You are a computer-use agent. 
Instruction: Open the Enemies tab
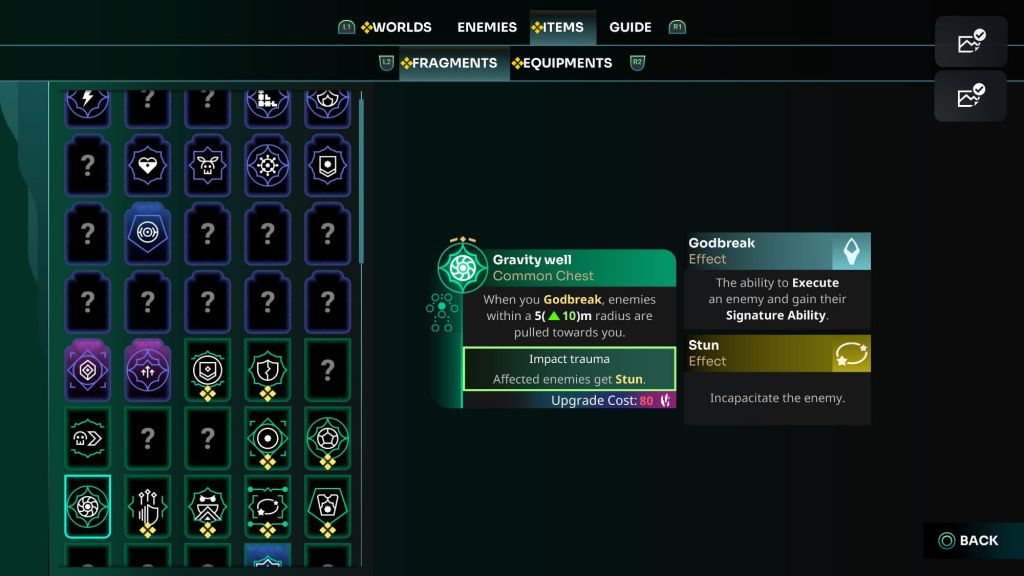pyautogui.click(x=487, y=27)
